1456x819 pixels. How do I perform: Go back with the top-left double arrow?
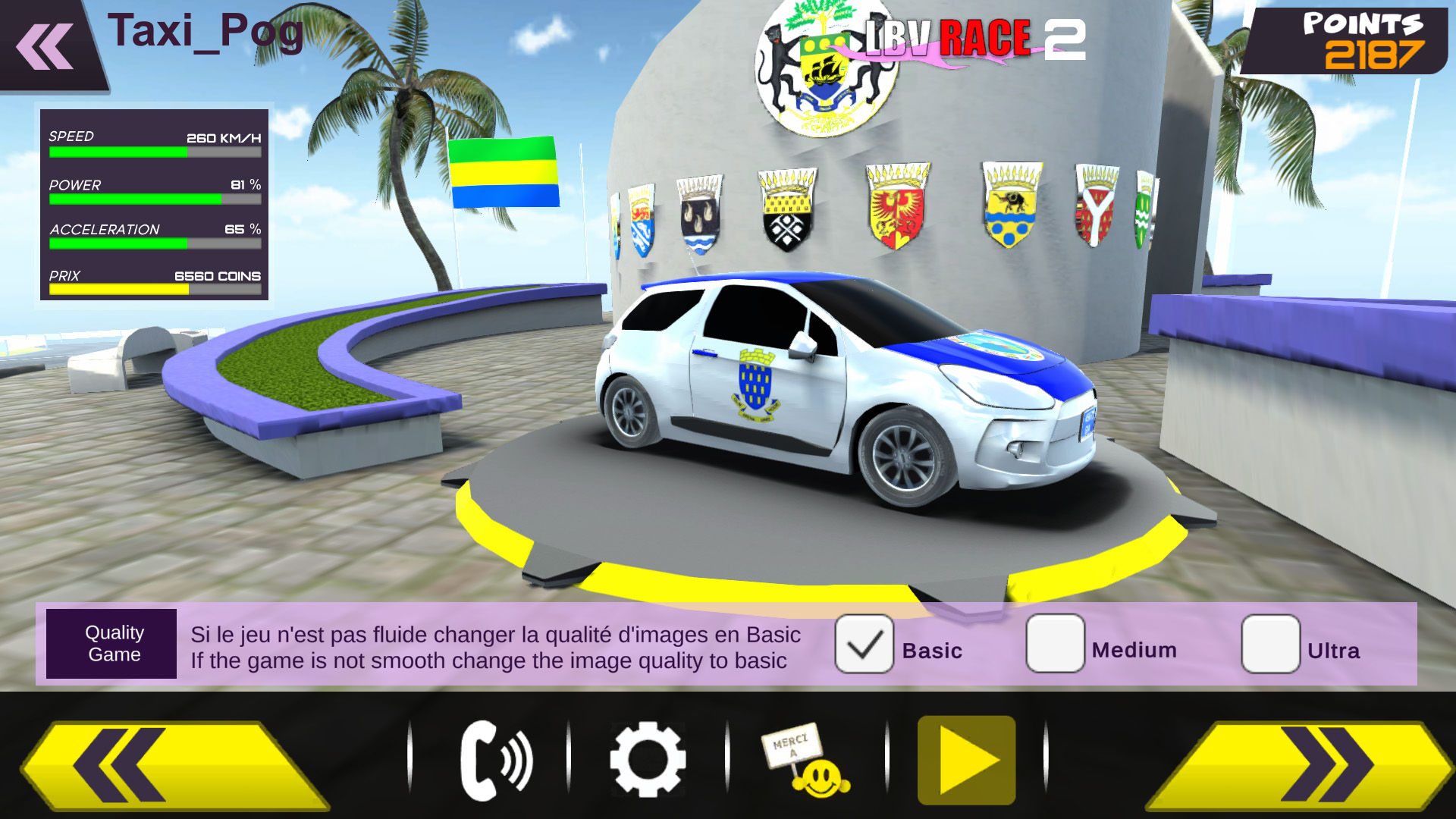pyautogui.click(x=45, y=47)
